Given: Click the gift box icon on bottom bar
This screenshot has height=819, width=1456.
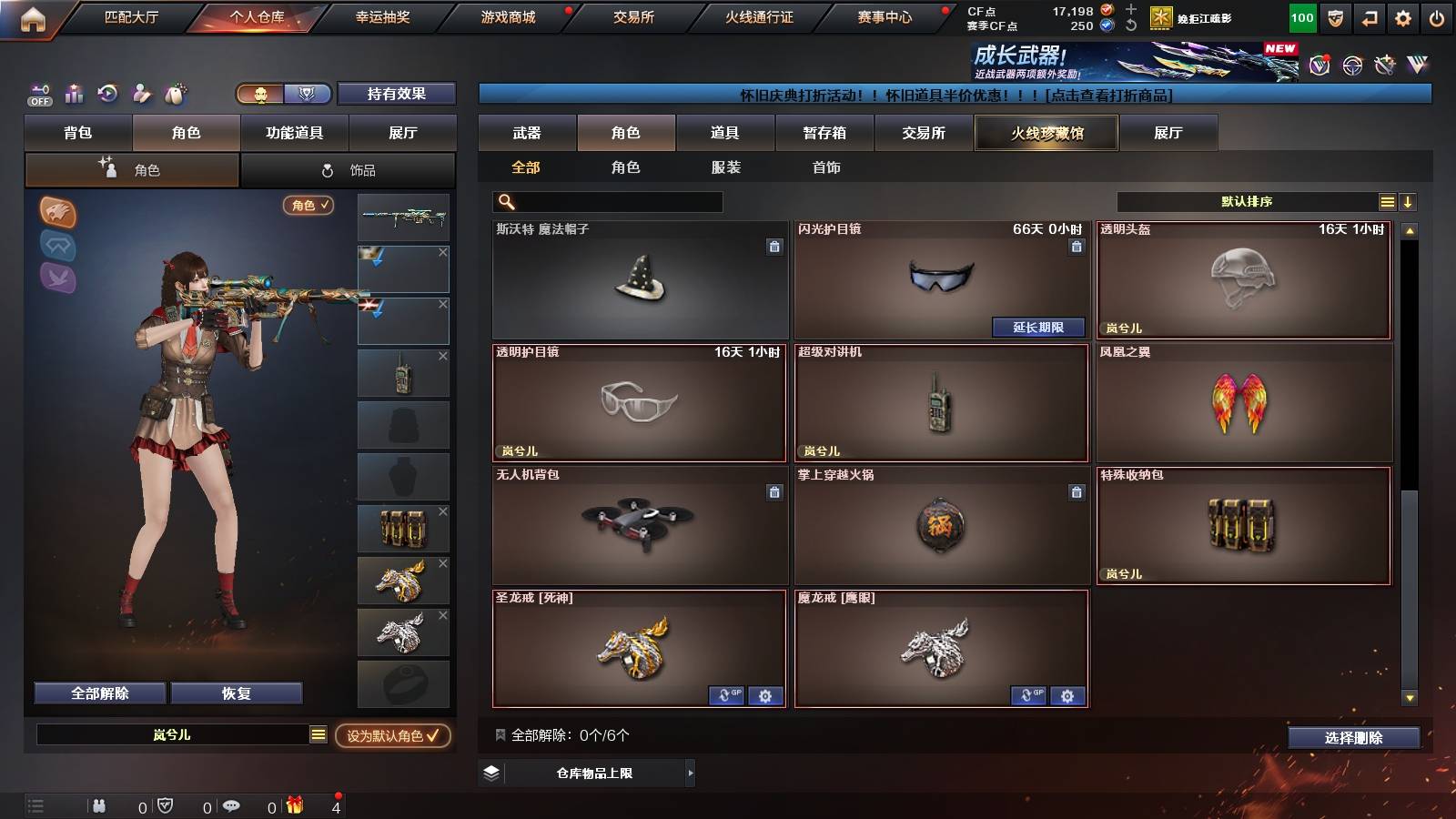Looking at the screenshot, I should point(295,805).
